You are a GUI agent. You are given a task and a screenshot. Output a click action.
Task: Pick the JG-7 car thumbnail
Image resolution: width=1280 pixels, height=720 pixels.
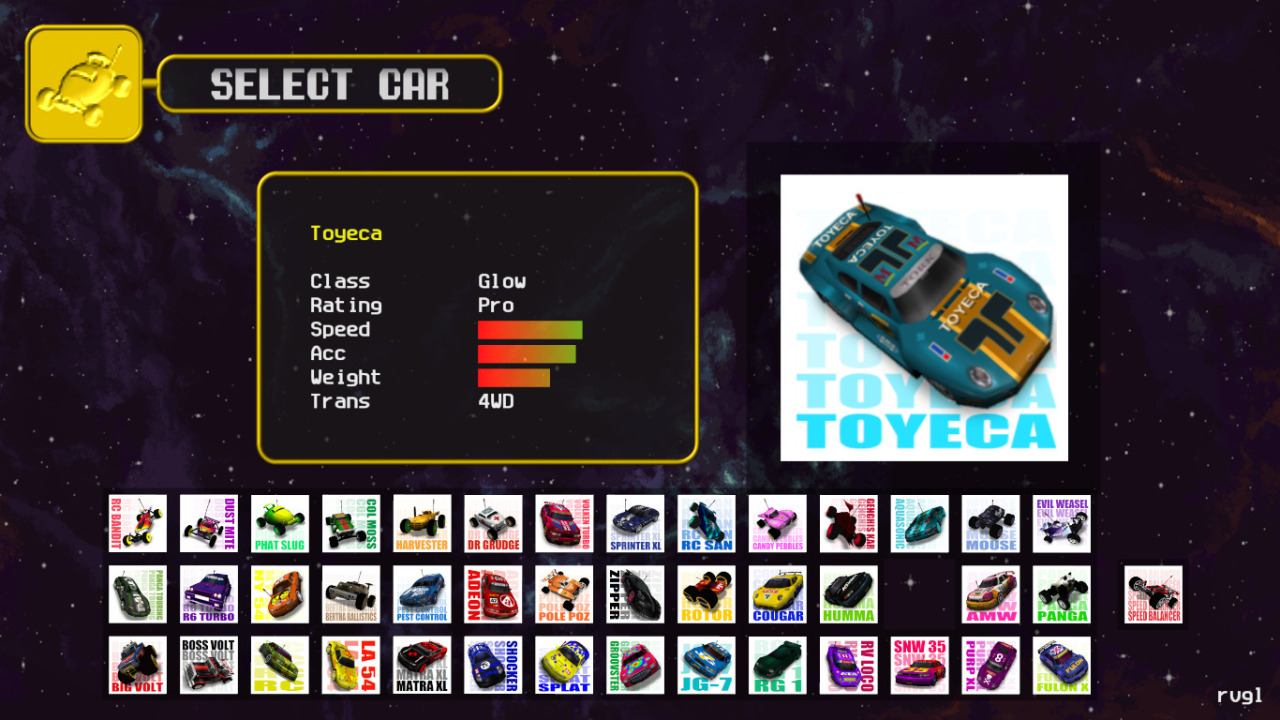[x=706, y=665]
